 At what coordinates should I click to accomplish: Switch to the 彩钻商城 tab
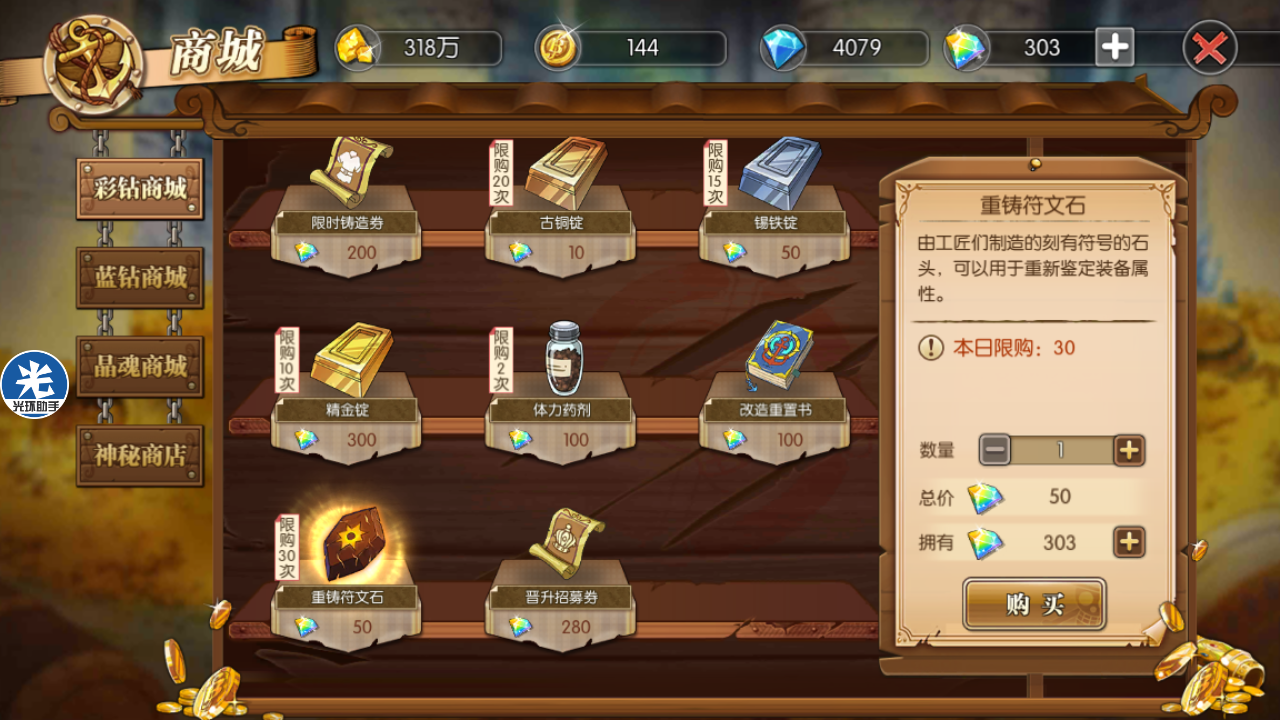pyautogui.click(x=140, y=188)
